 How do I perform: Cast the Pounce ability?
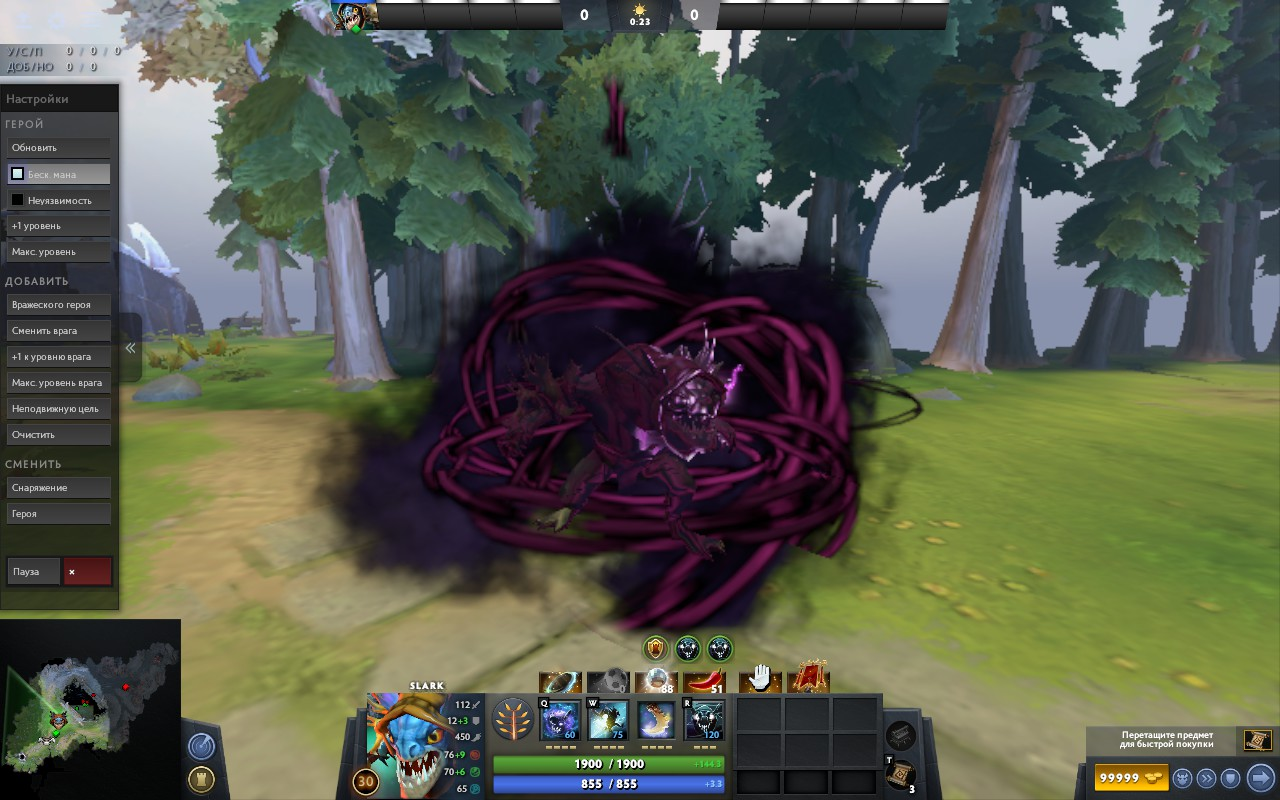point(608,720)
